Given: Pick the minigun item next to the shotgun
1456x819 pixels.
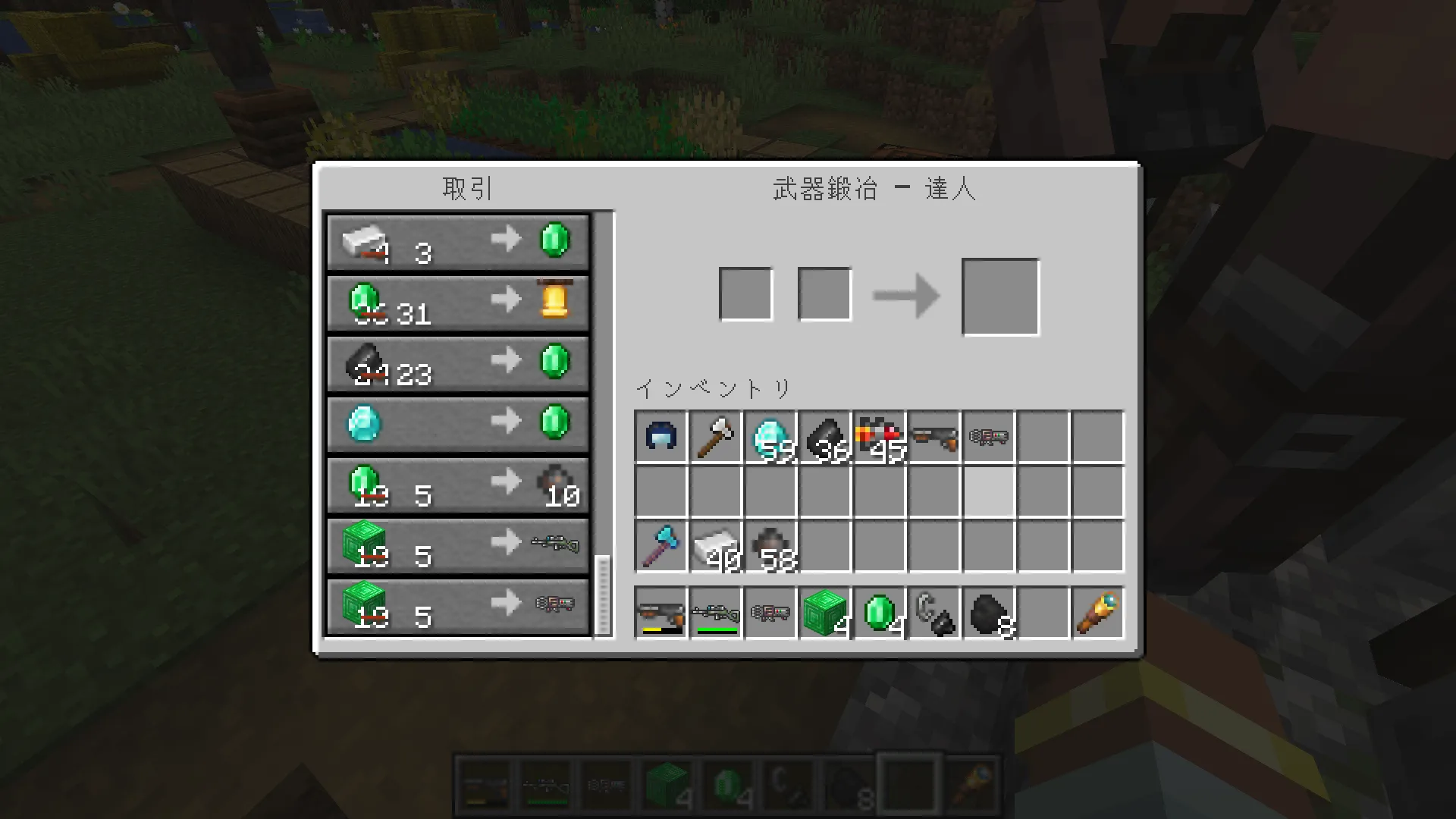Looking at the screenshot, I should (987, 436).
